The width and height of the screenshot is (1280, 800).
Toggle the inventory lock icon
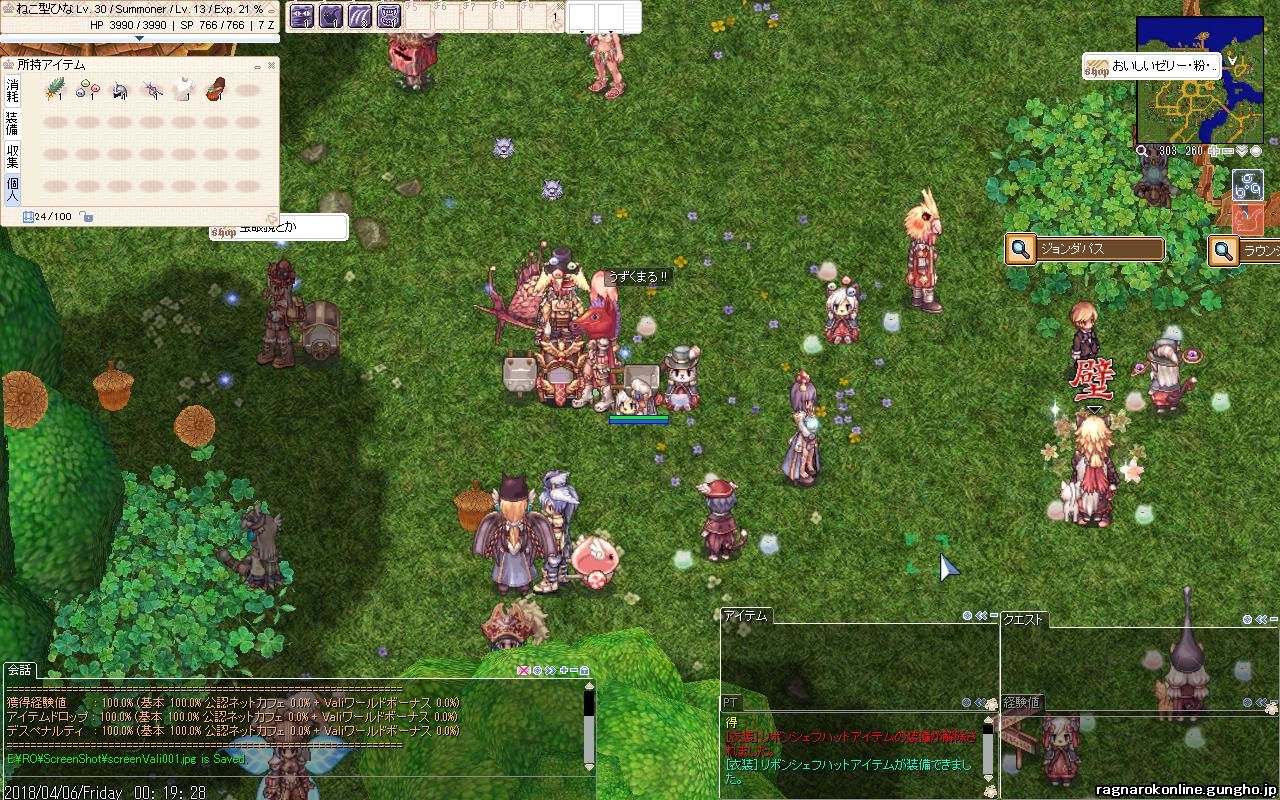87,216
